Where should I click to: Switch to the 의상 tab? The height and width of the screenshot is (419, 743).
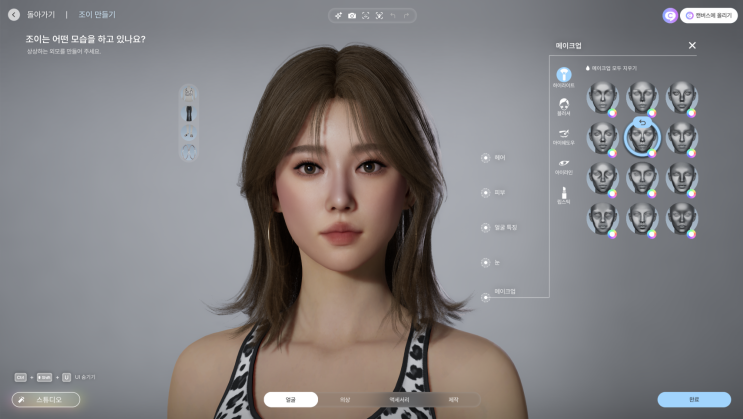[x=345, y=400]
